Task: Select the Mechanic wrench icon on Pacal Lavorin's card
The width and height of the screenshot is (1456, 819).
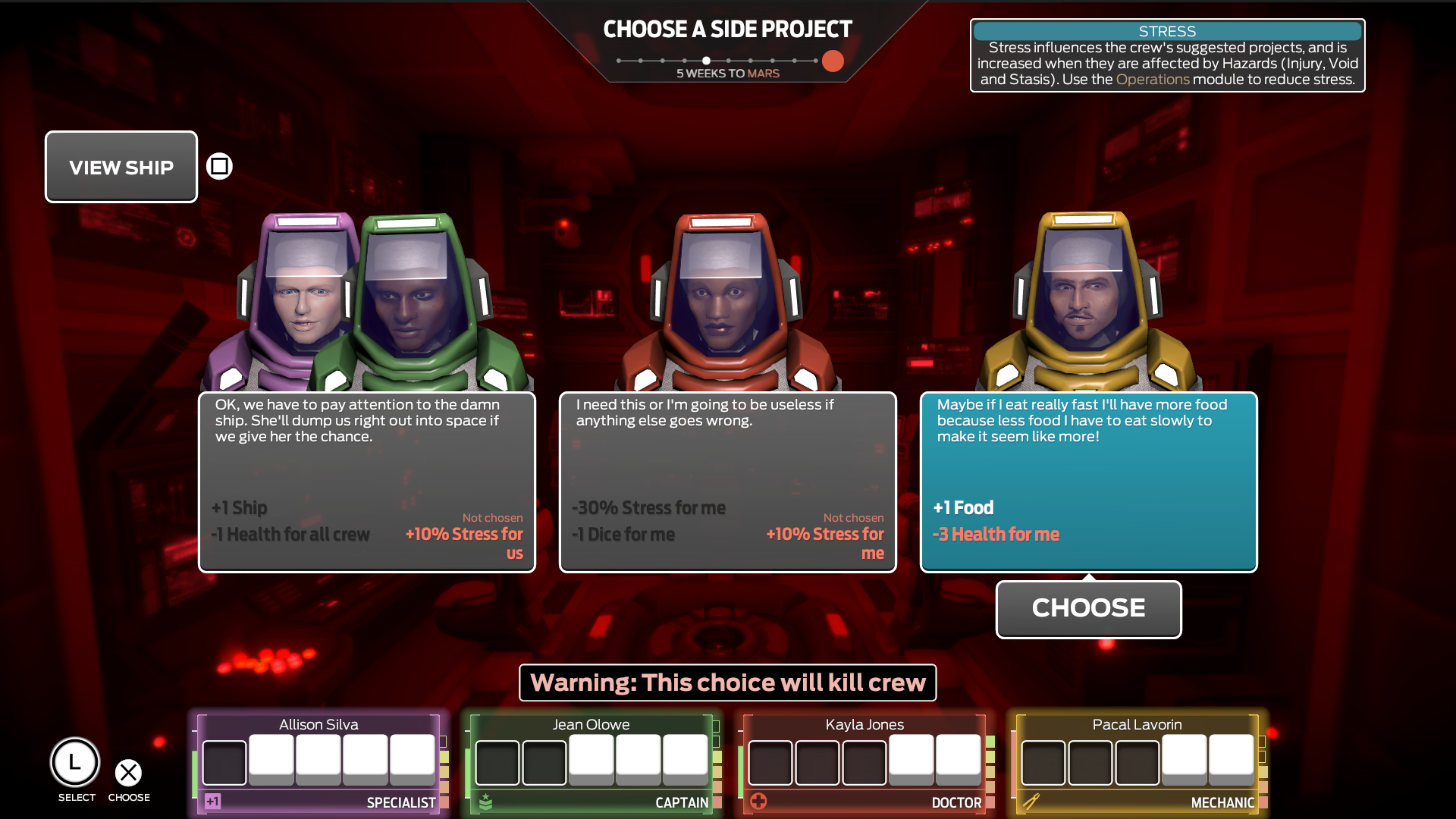Action: point(1034,800)
